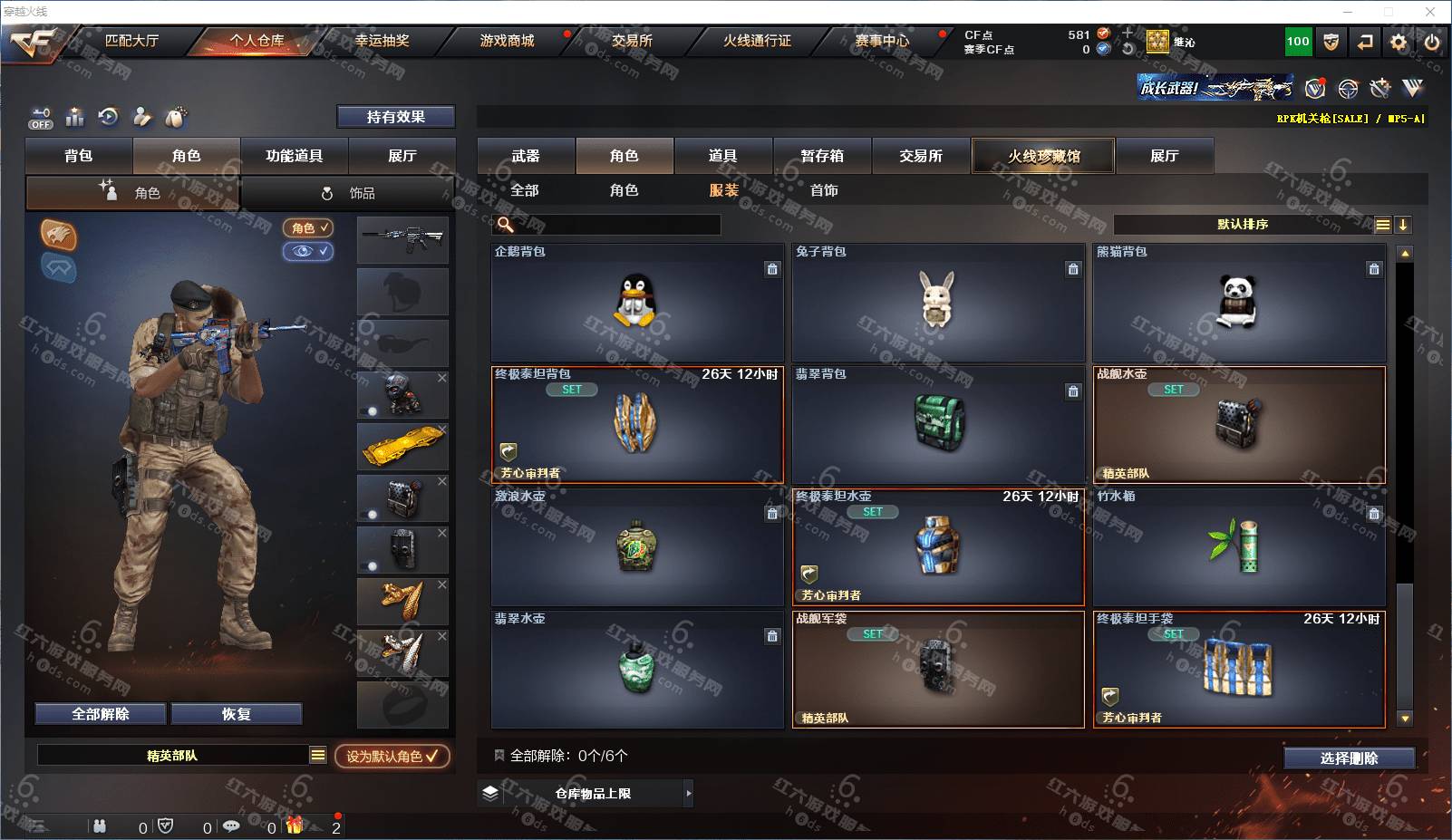
Task: Select the 企鹅背包 penguin backpack item
Action: coord(637,303)
